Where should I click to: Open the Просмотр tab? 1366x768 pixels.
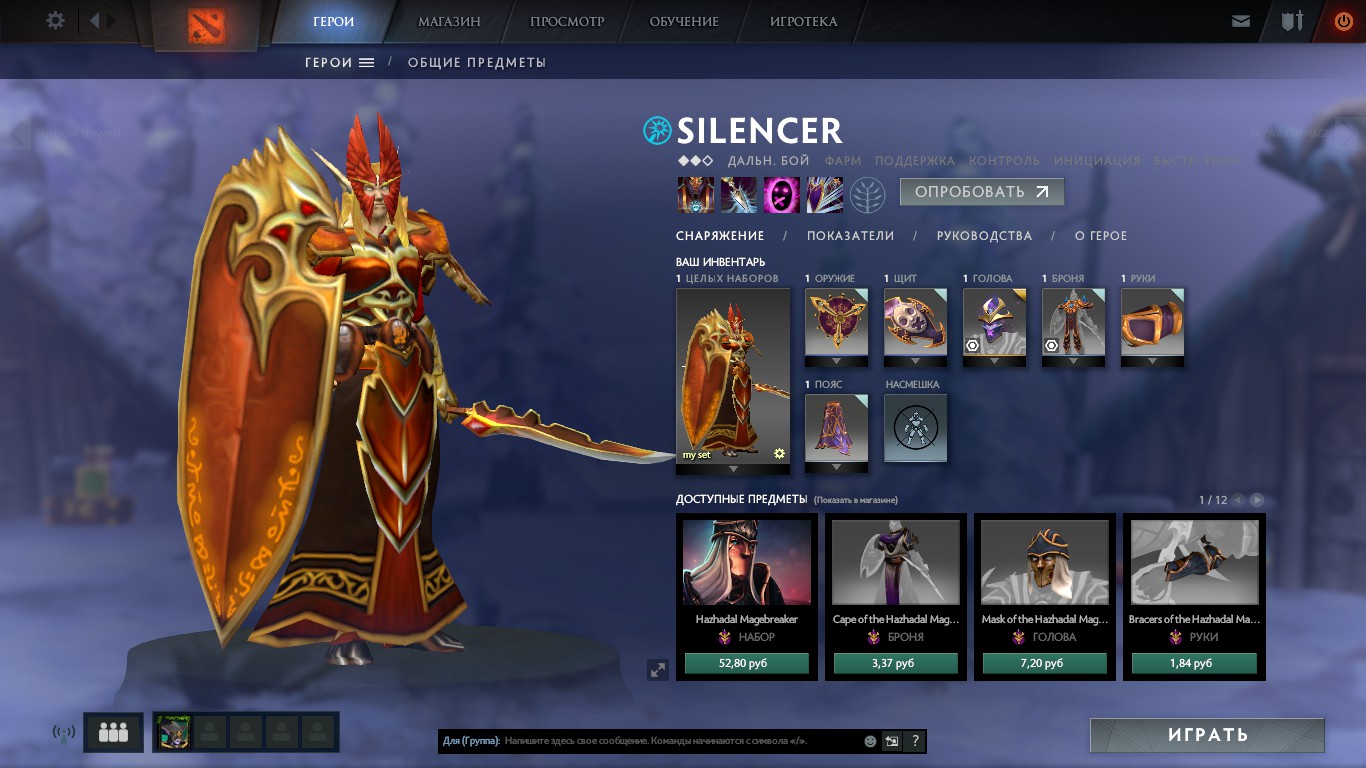(x=567, y=21)
